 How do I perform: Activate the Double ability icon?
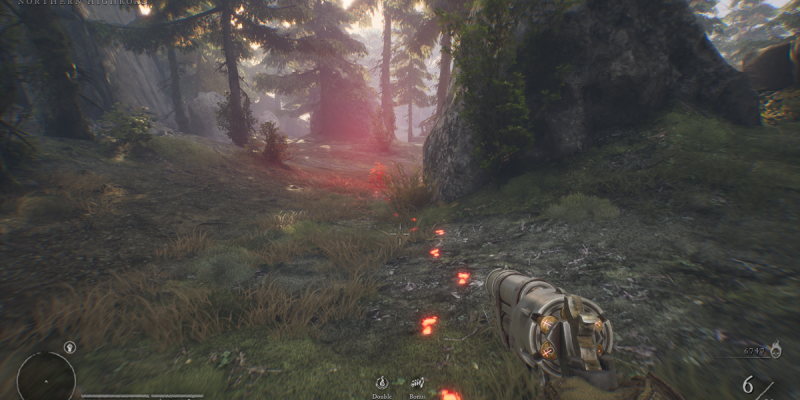pos(382,382)
